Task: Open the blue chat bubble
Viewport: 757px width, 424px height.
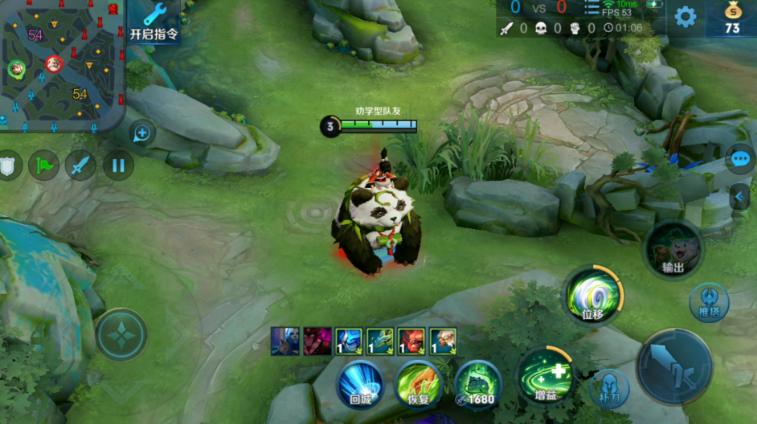Action: [x=741, y=159]
